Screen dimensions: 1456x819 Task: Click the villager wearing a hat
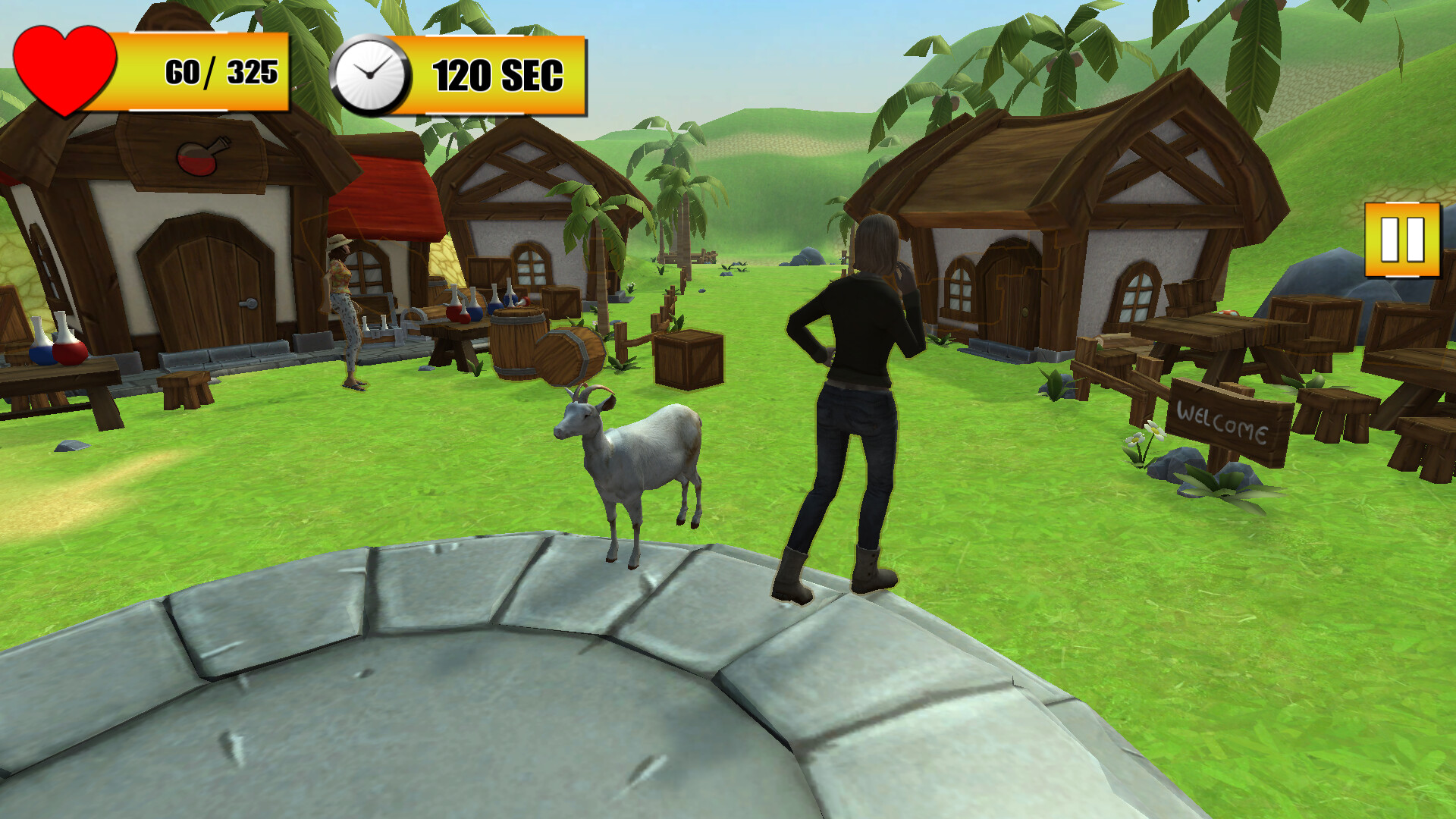(343, 303)
